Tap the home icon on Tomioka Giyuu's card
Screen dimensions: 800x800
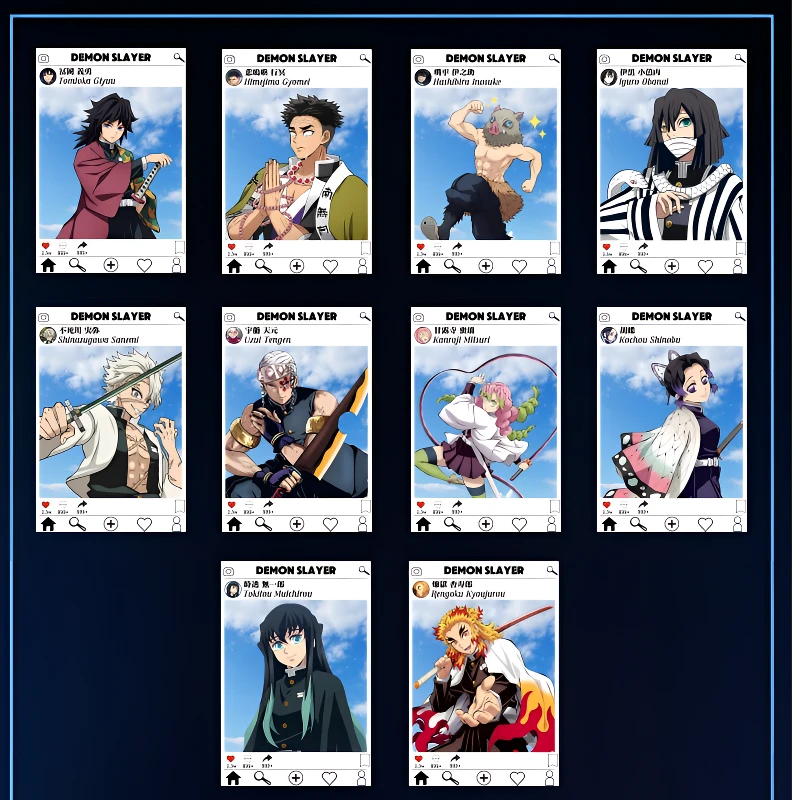pos(48,265)
